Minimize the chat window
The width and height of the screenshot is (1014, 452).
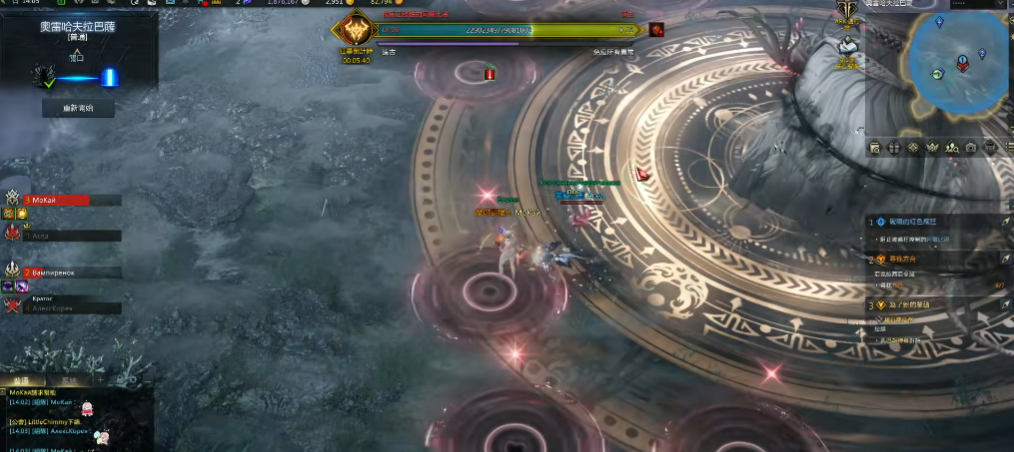coord(147,380)
